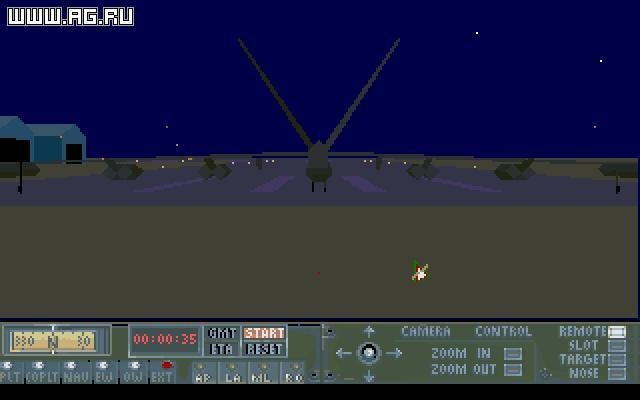Click the START timer button
The height and width of the screenshot is (400, 640).
pos(264,333)
